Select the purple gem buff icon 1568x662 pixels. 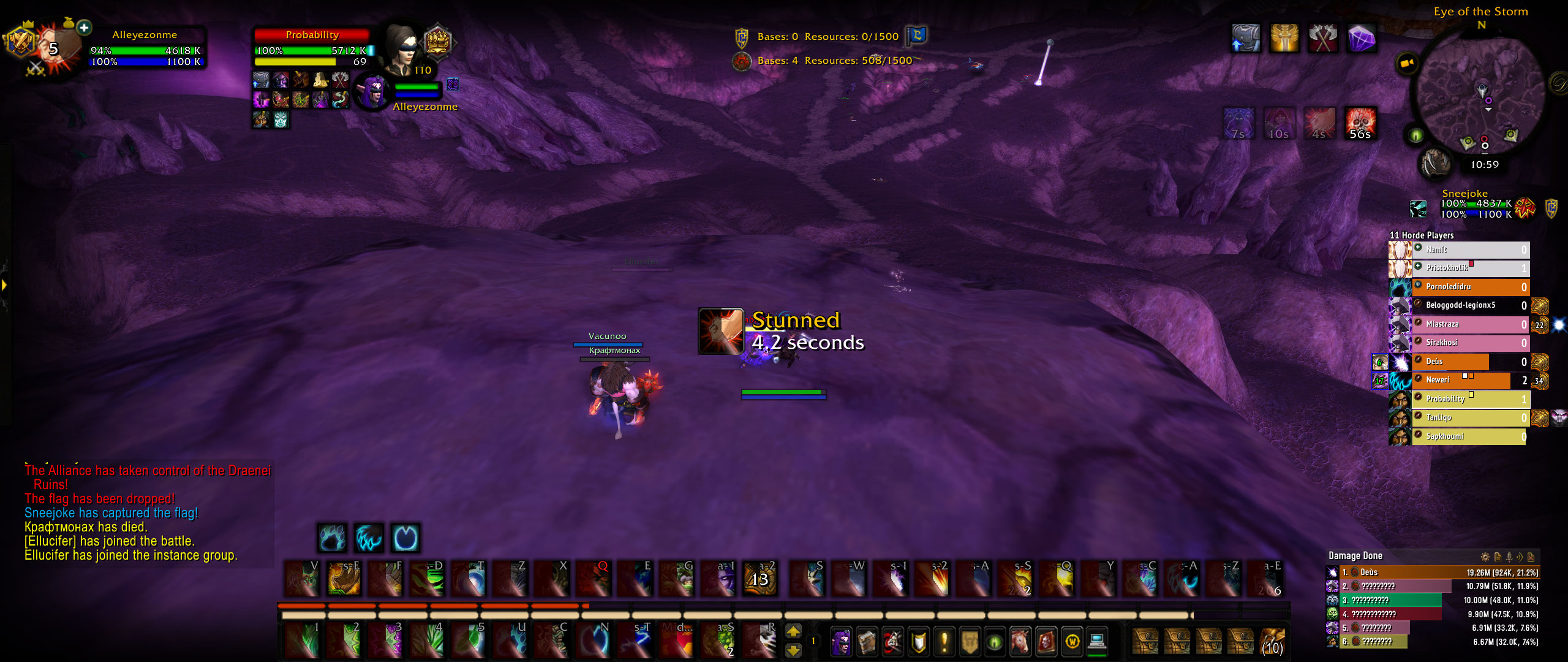[1361, 39]
